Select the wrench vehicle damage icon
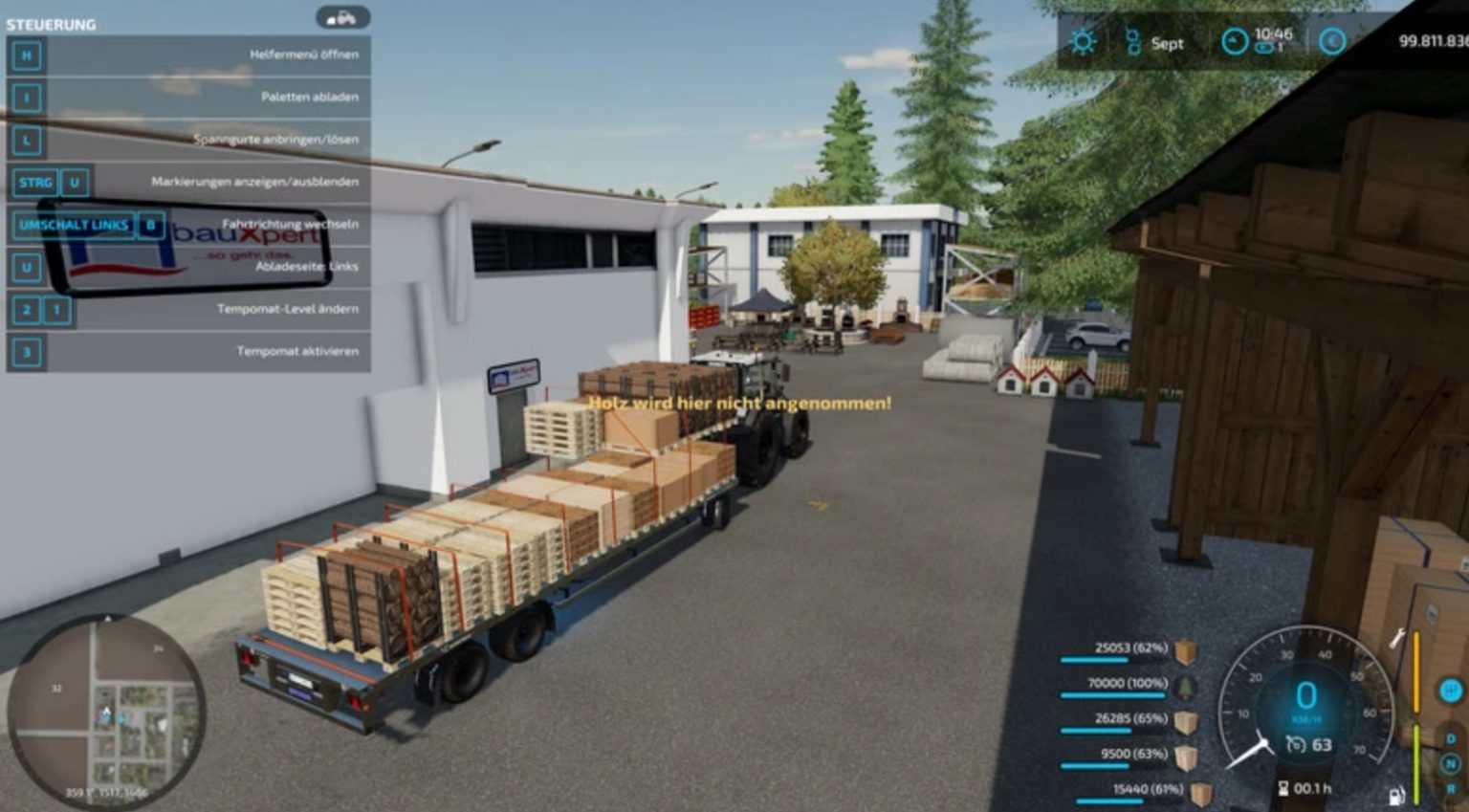 click(x=1398, y=639)
